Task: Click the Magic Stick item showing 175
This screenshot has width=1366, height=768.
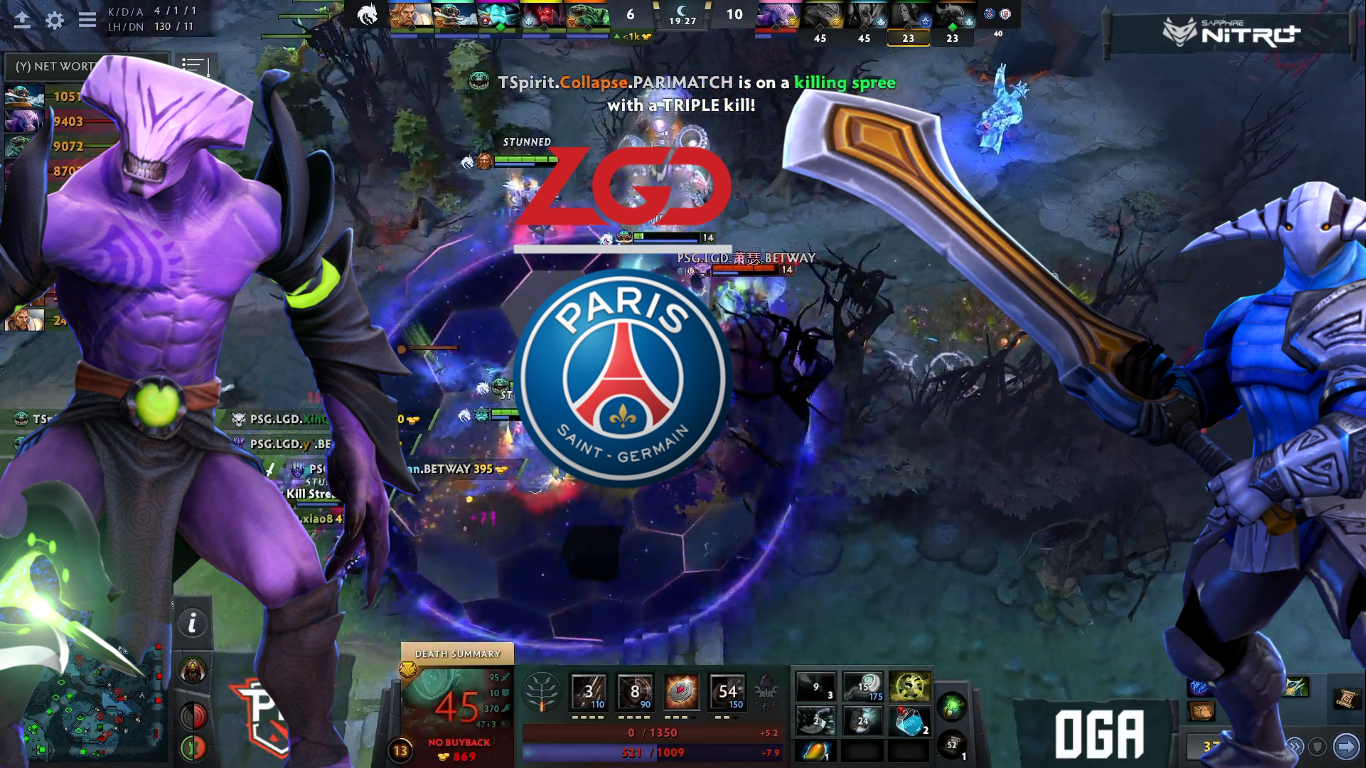Action: tap(862, 686)
